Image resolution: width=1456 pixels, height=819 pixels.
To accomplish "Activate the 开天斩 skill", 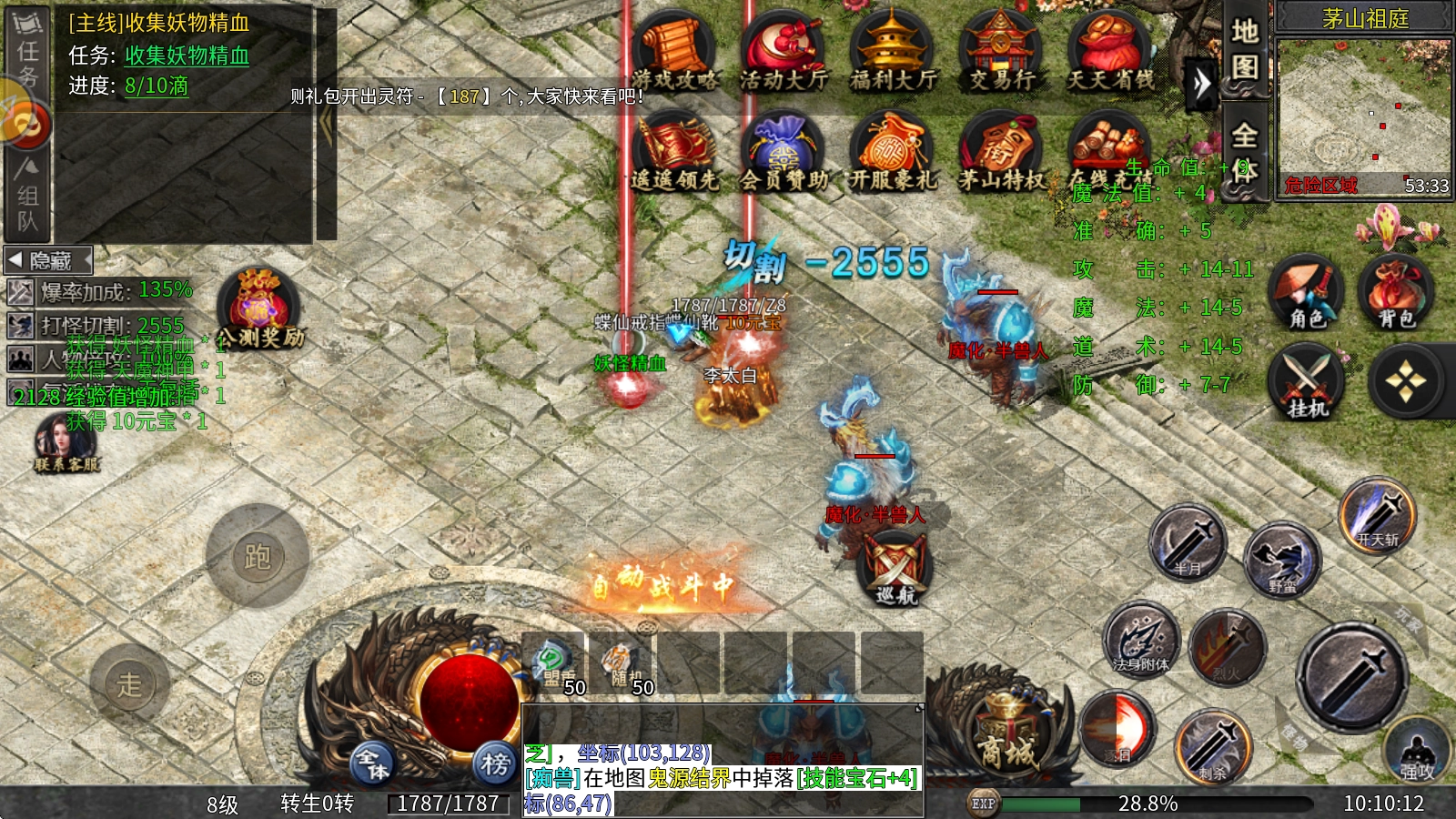I will click(x=1377, y=516).
